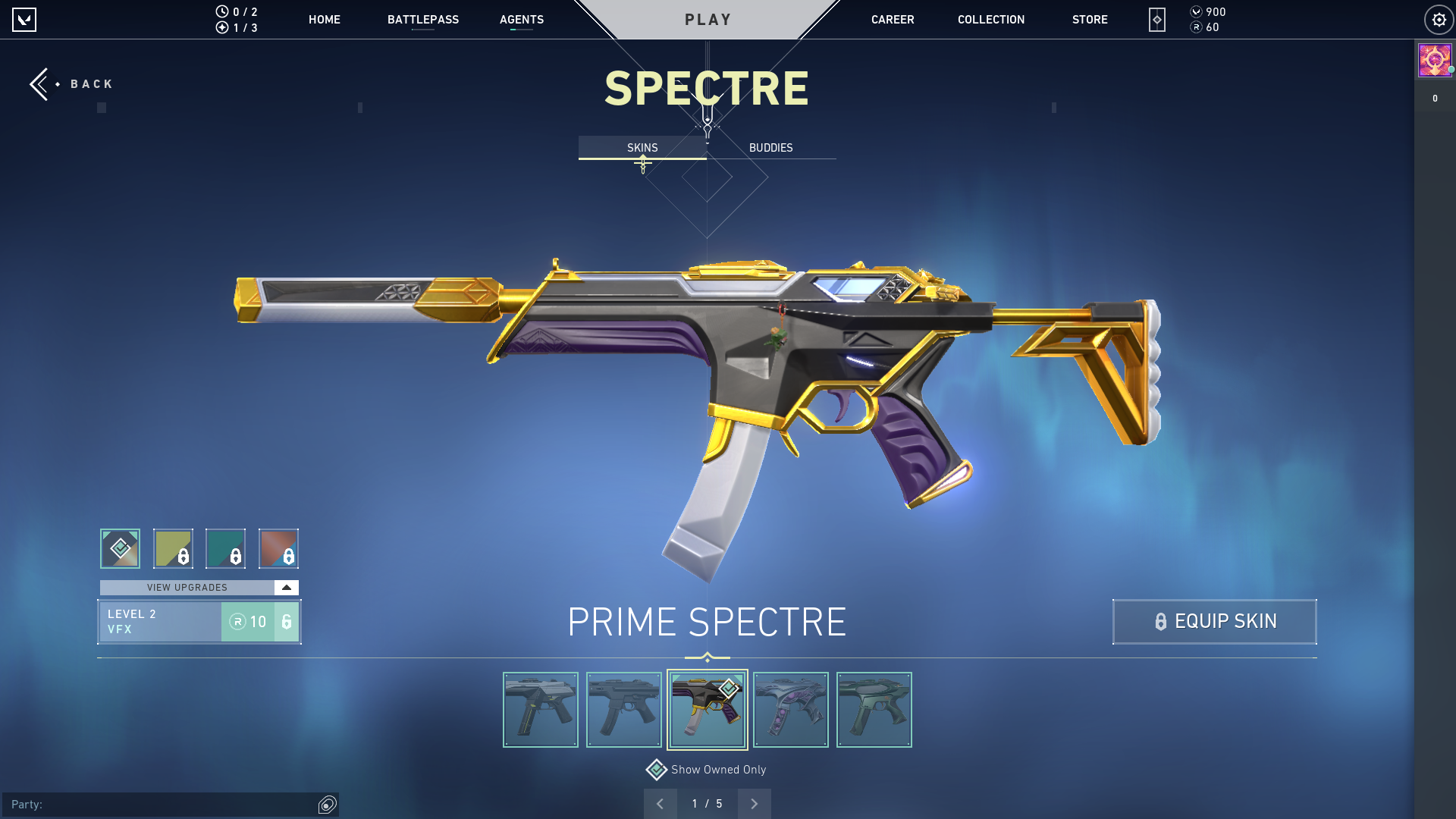This screenshot has width=1456, height=819.
Task: Open the Collection page
Action: coord(990,20)
